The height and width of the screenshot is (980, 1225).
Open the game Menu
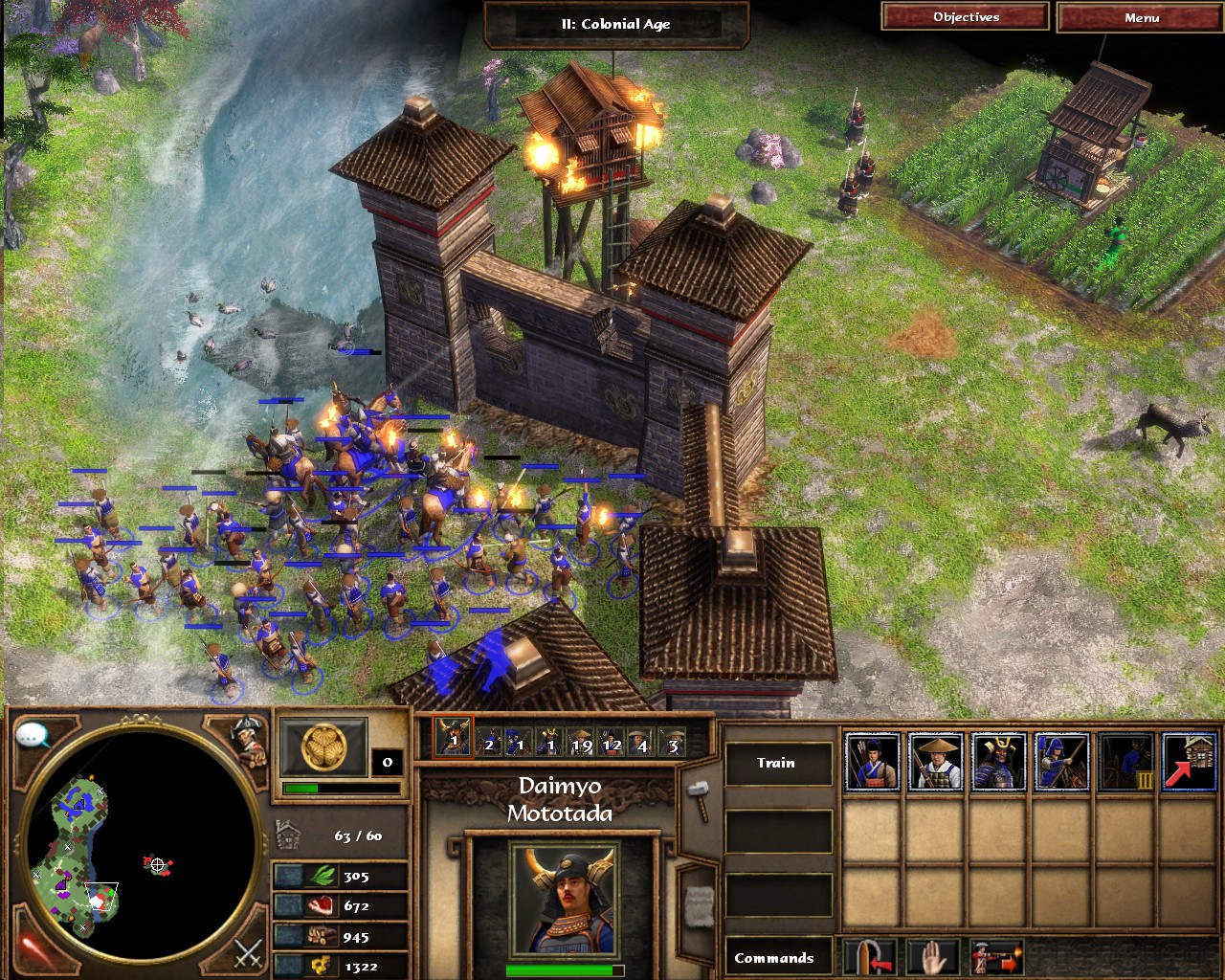pyautogui.click(x=1141, y=18)
